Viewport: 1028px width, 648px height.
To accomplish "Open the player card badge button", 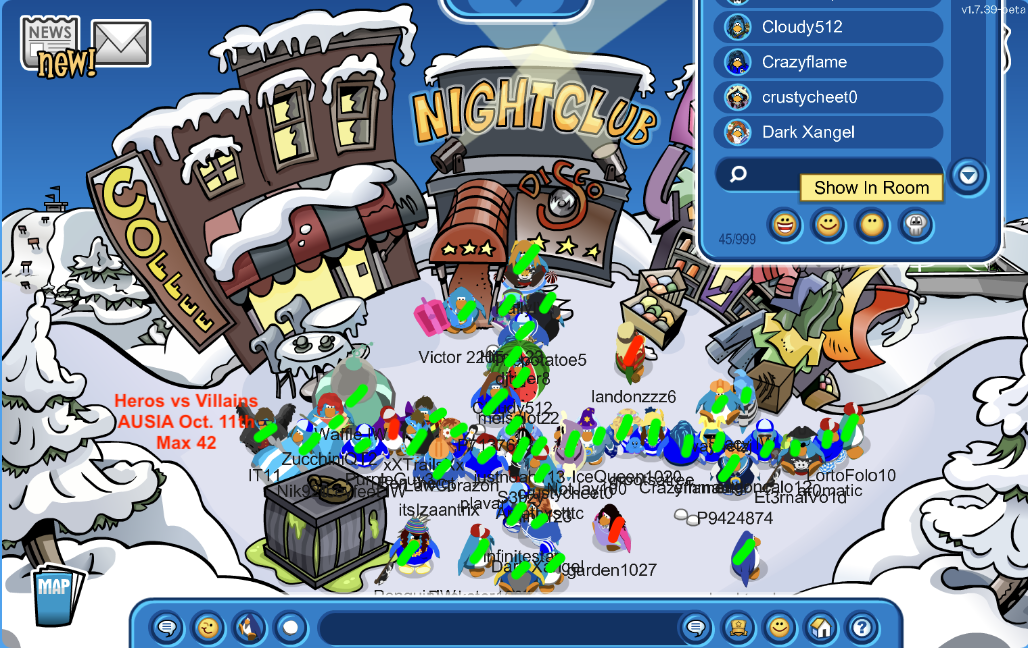I will pos(738,628).
